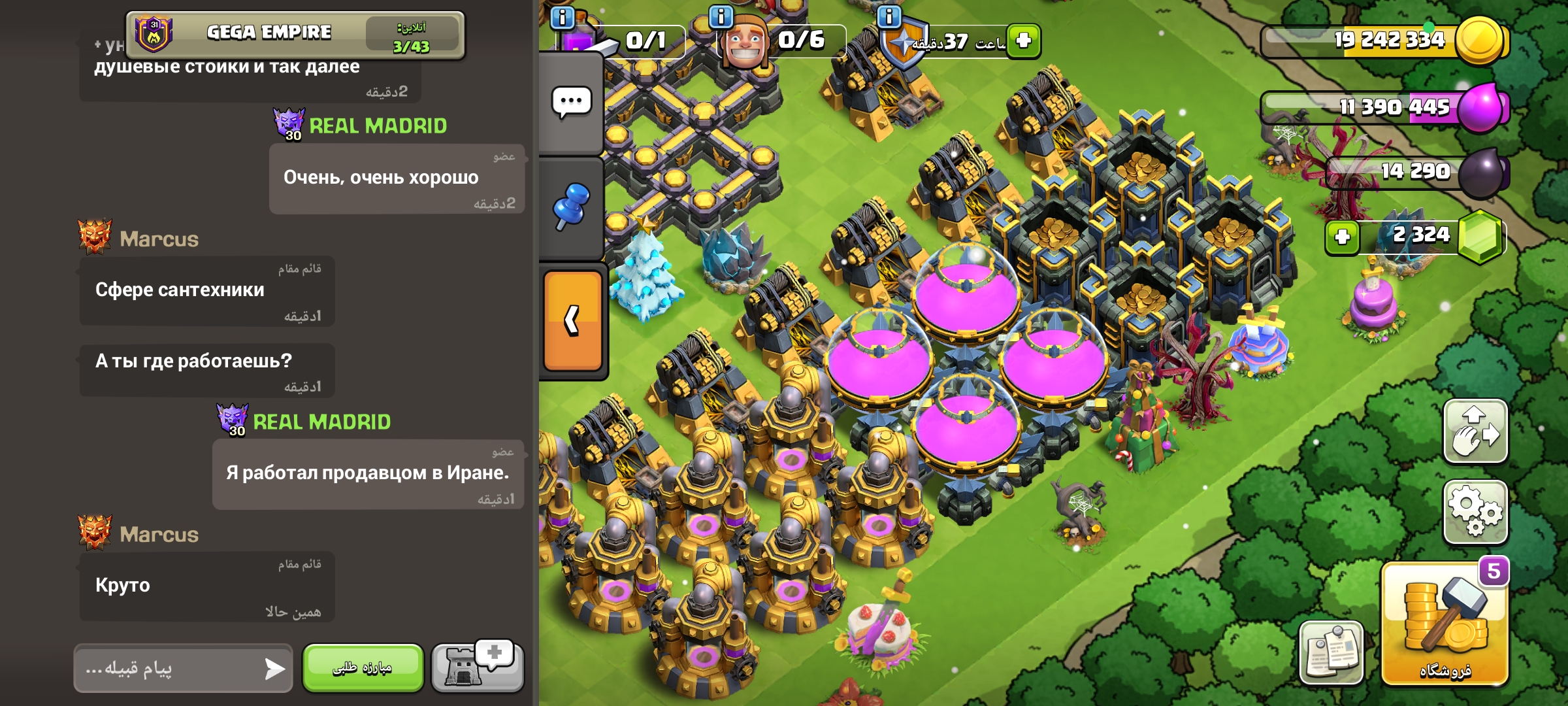Collapse chat with the orange arrow tab
Image resolution: width=1568 pixels, height=706 pixels.
pos(572,320)
